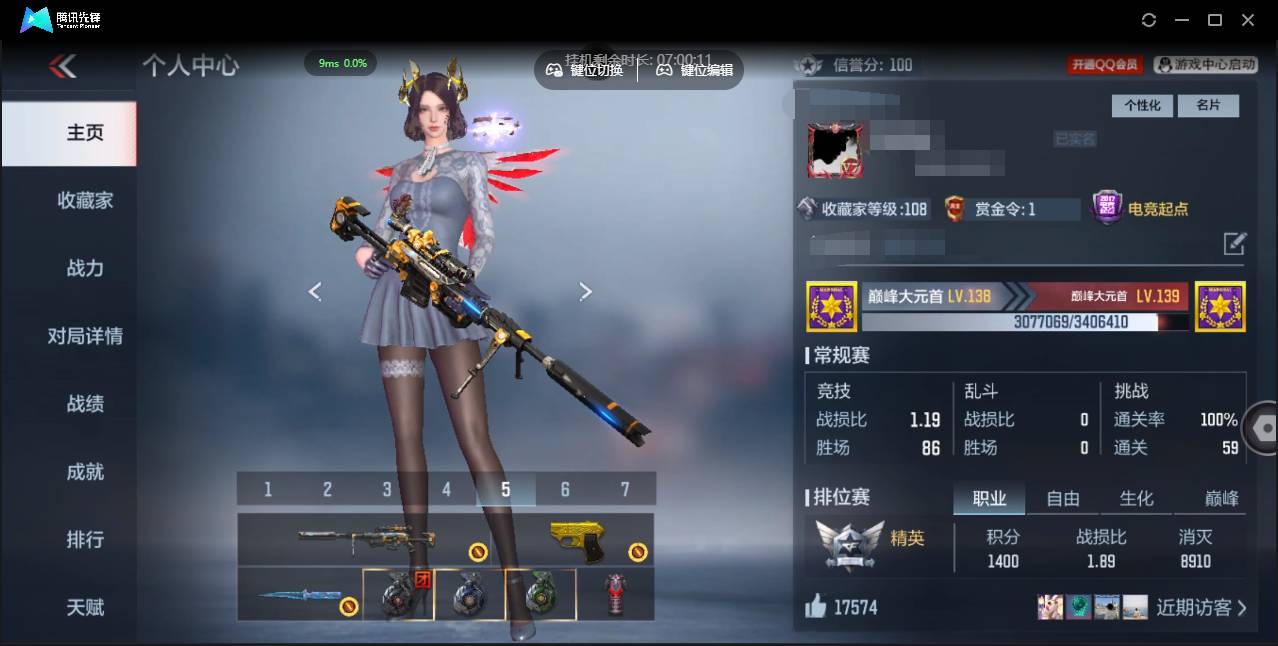Click the 键位切换 keymap switch button
The height and width of the screenshot is (646, 1278).
pos(585,70)
